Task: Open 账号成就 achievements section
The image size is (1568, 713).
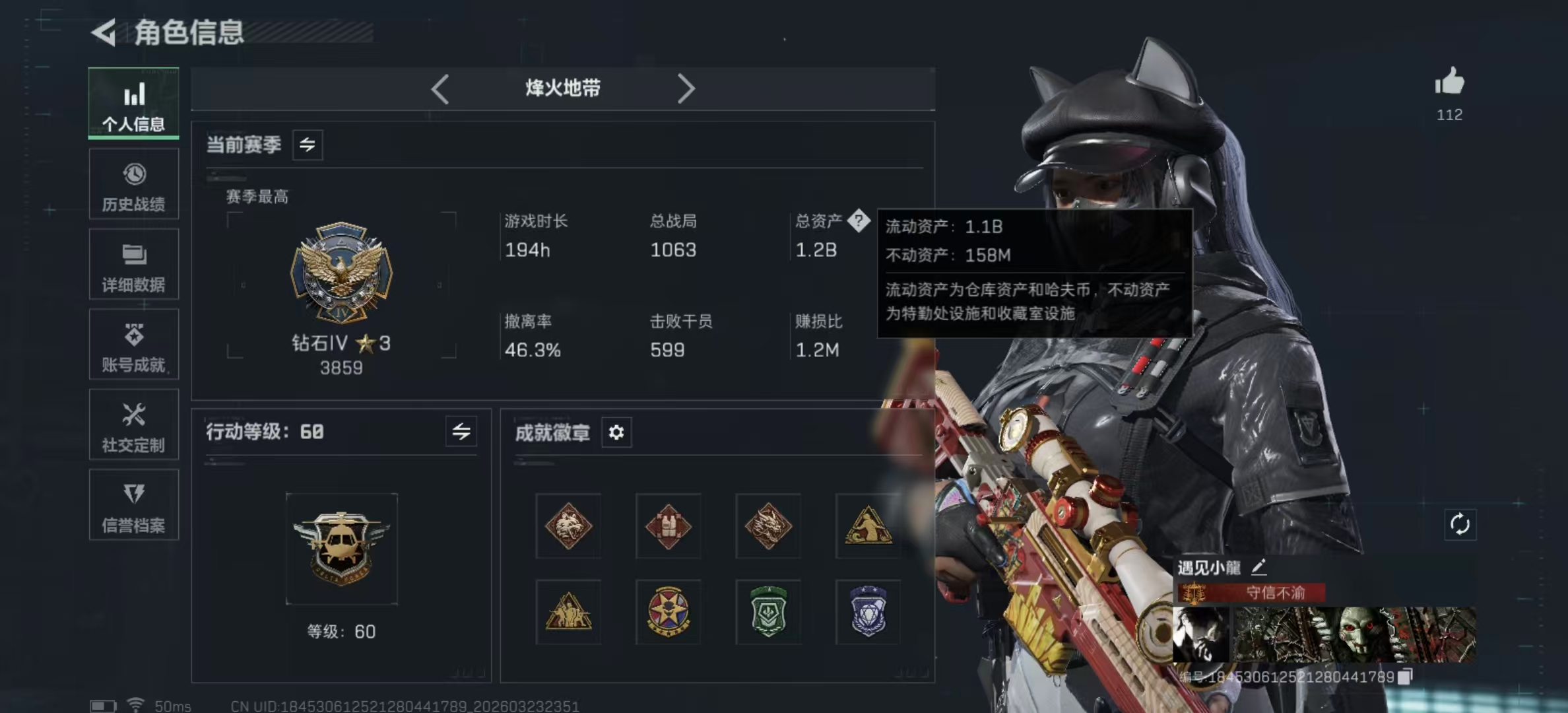Action: click(x=134, y=345)
